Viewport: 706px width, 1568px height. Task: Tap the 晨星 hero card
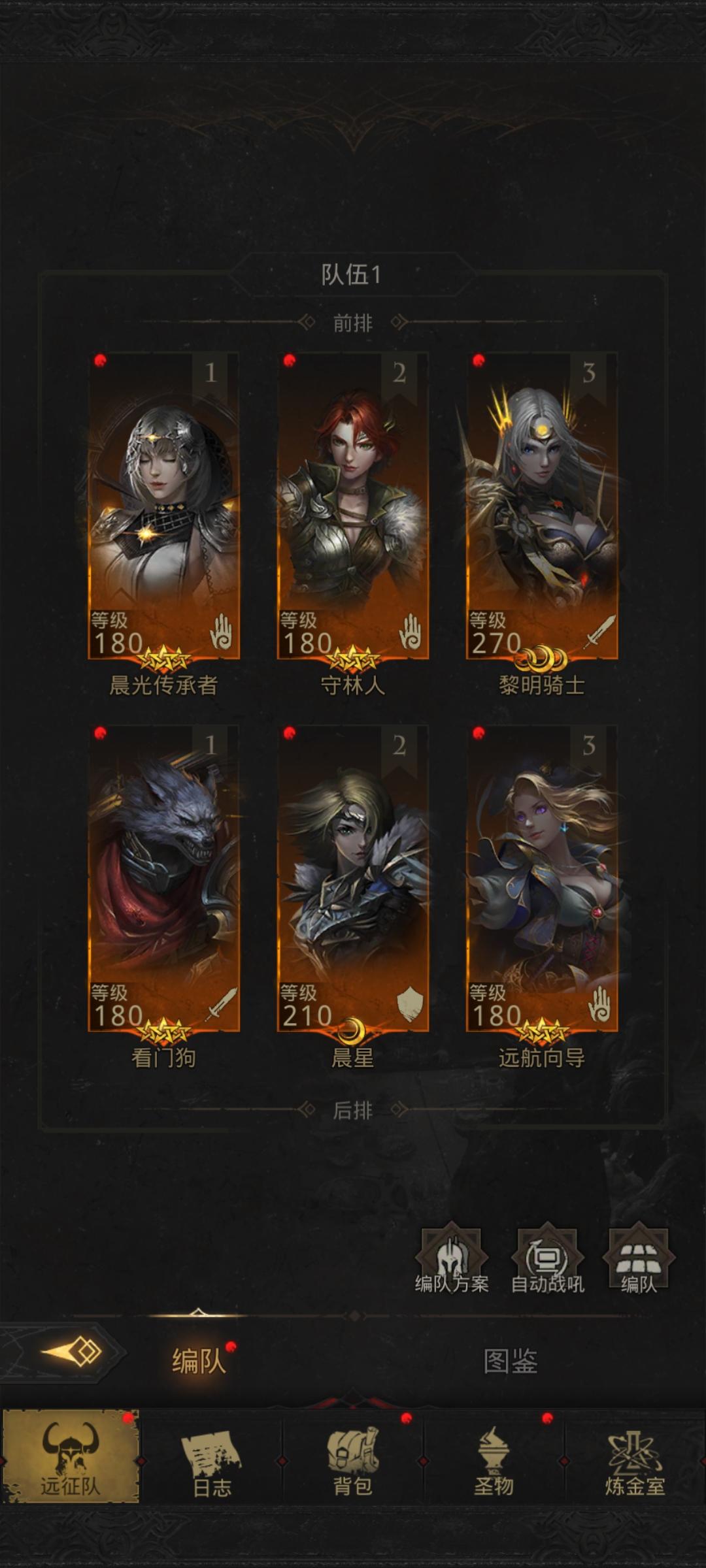(353, 879)
